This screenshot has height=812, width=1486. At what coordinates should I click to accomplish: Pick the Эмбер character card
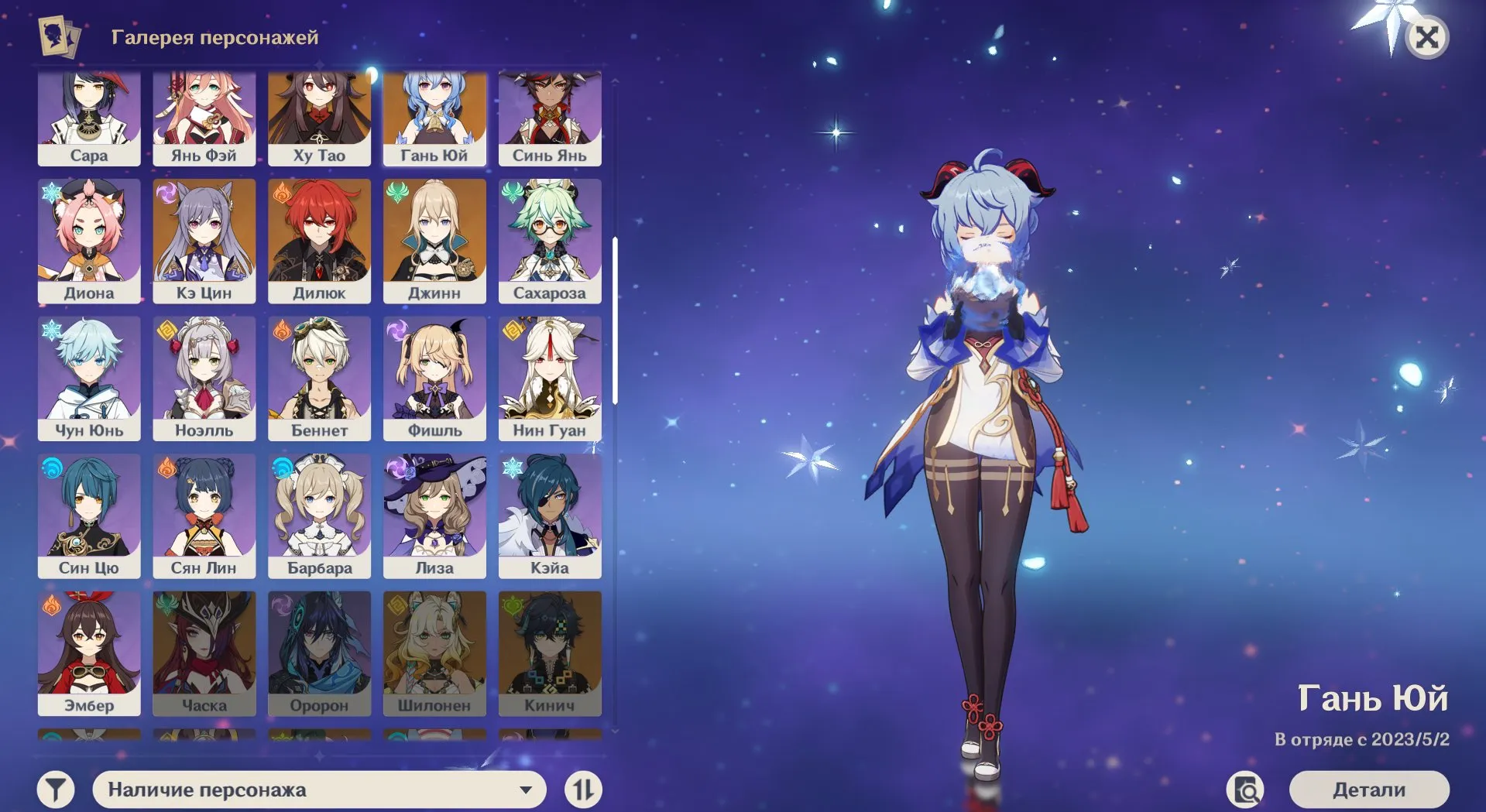tap(89, 653)
